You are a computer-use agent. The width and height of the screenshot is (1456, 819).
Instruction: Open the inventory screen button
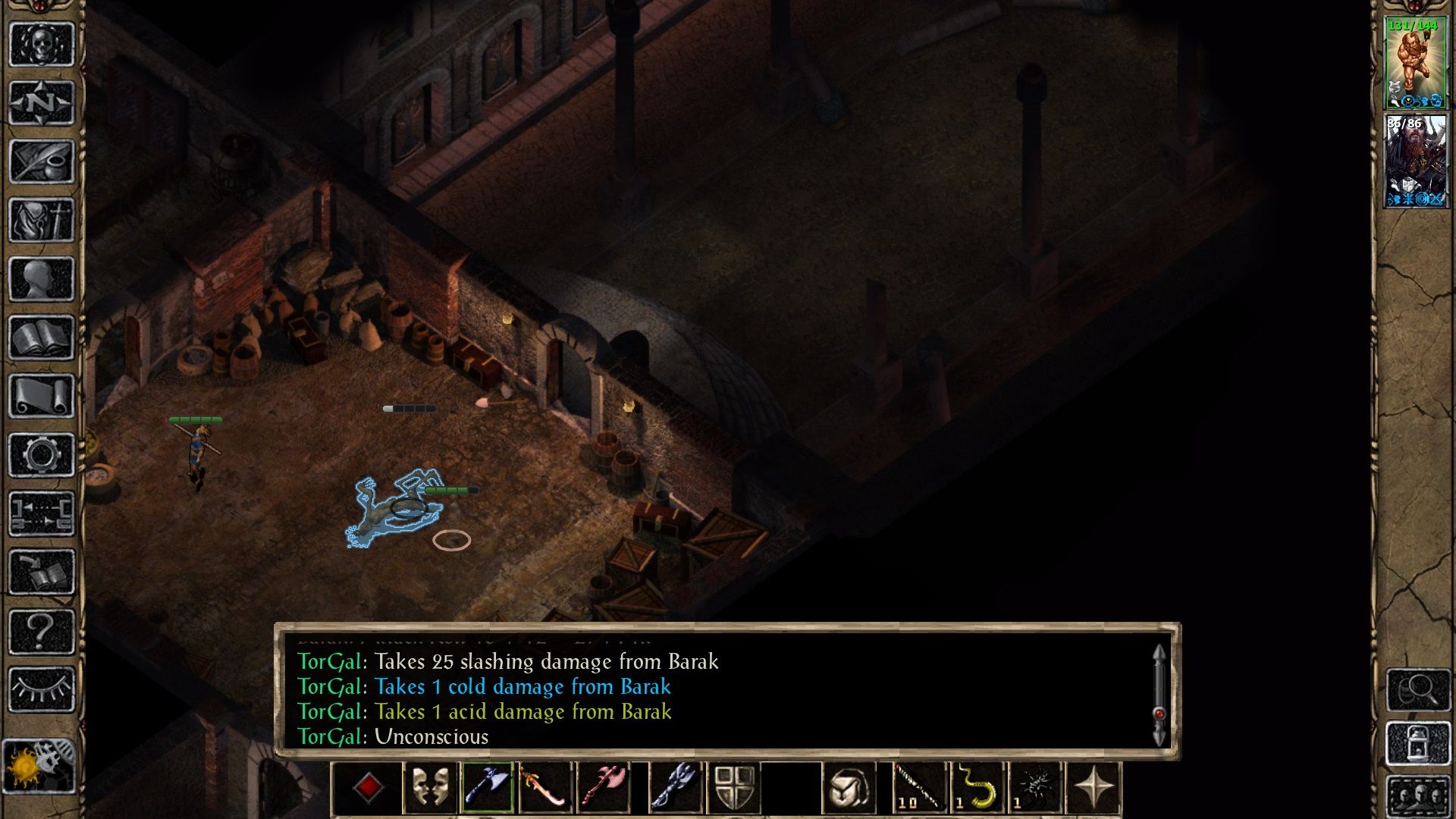[x=41, y=221]
